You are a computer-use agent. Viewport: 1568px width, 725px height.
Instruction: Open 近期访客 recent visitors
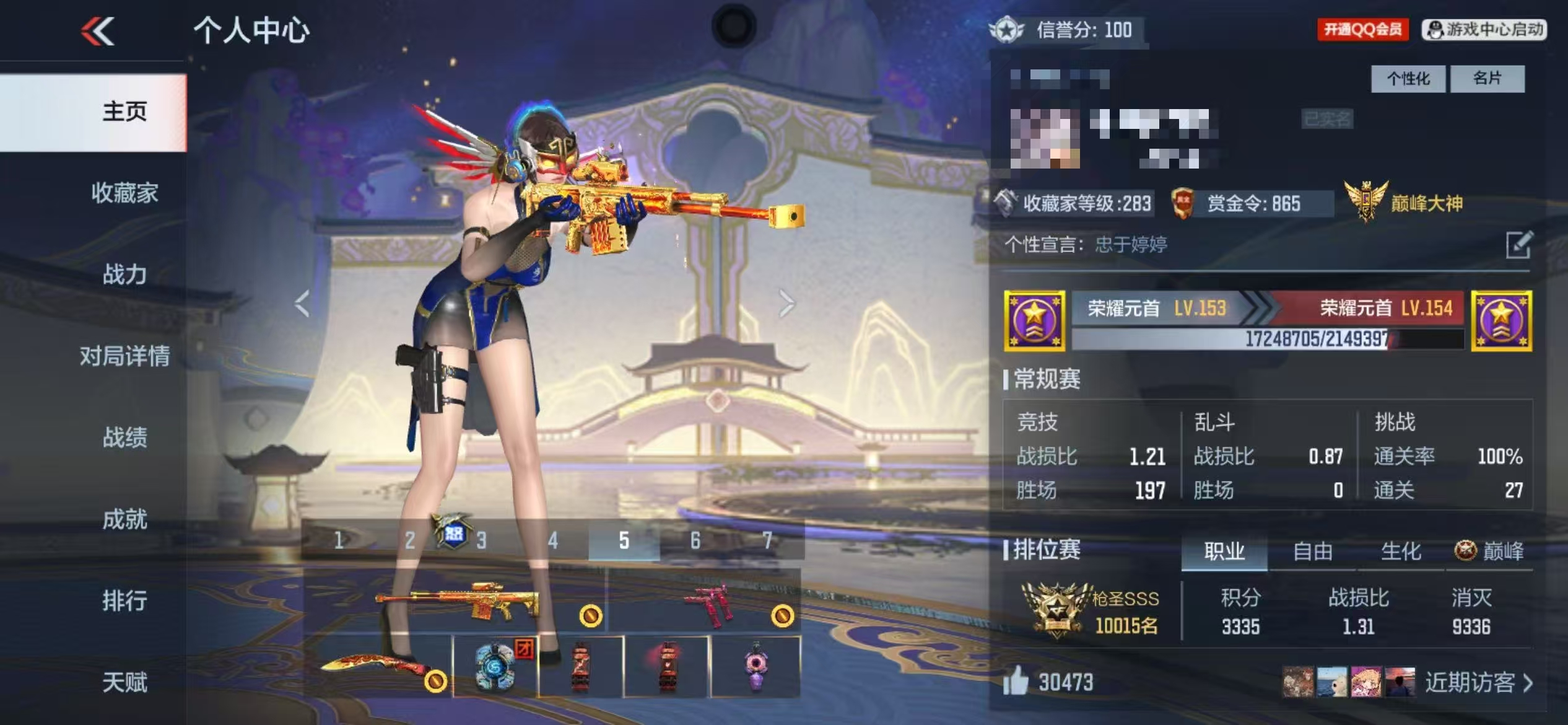[1478, 682]
